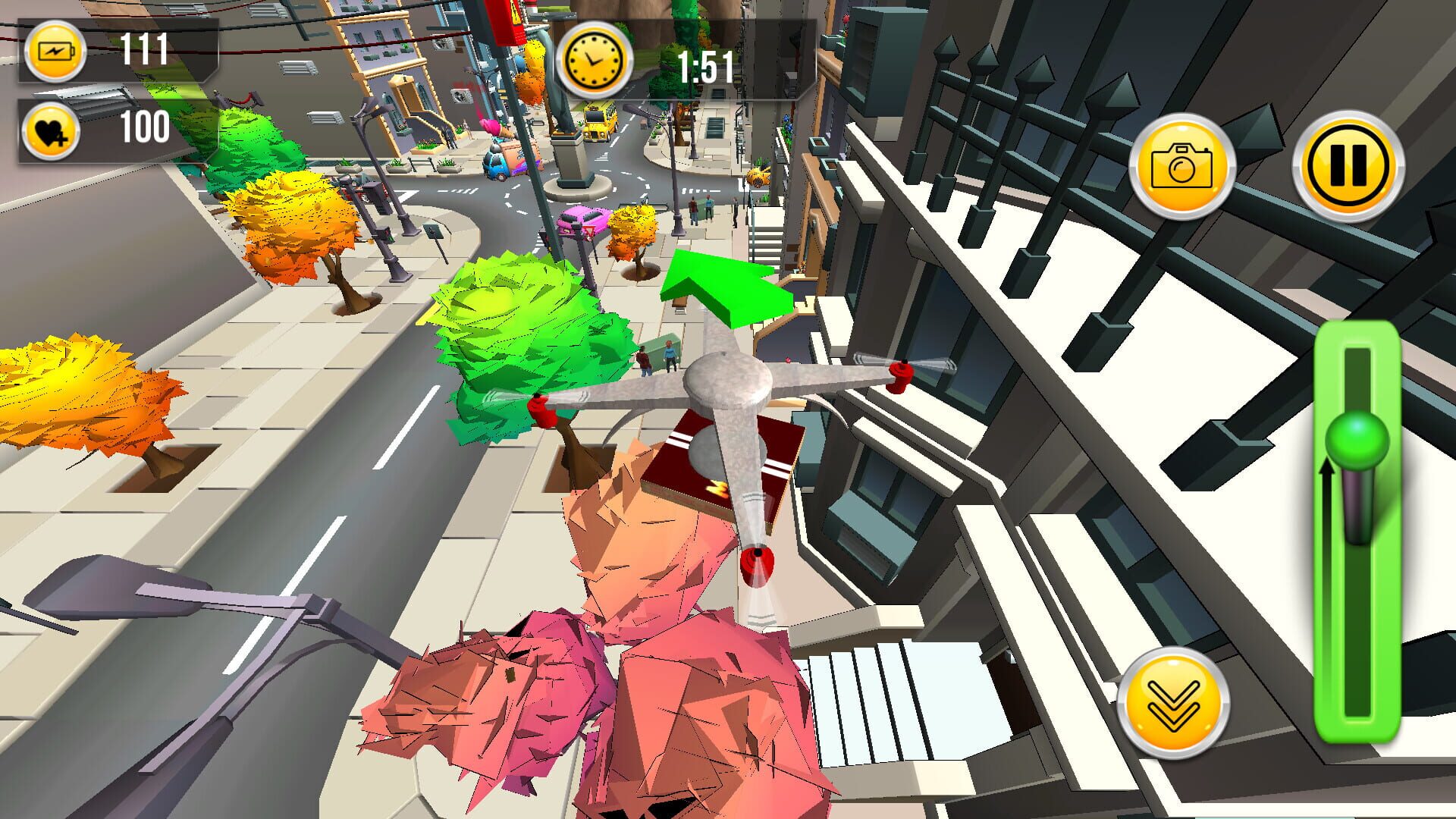Image resolution: width=1456 pixels, height=819 pixels.
Task: Click the battery charge icon
Action: [58, 53]
